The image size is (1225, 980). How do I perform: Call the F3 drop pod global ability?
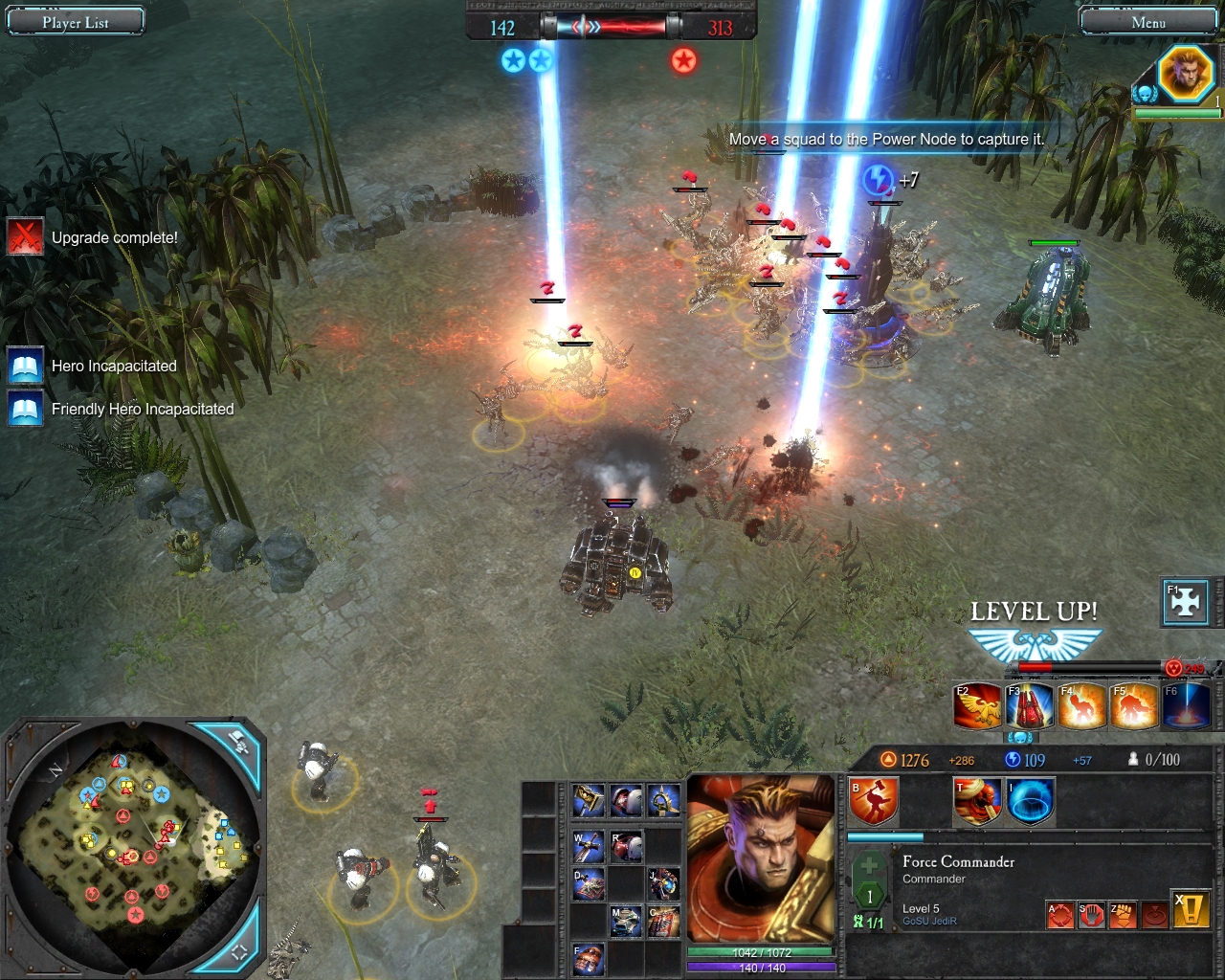1030,706
